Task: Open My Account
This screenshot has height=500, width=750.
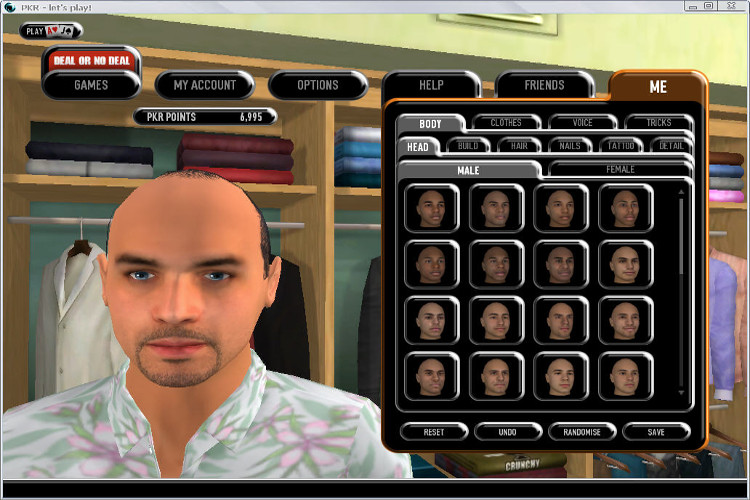Action: coord(204,85)
